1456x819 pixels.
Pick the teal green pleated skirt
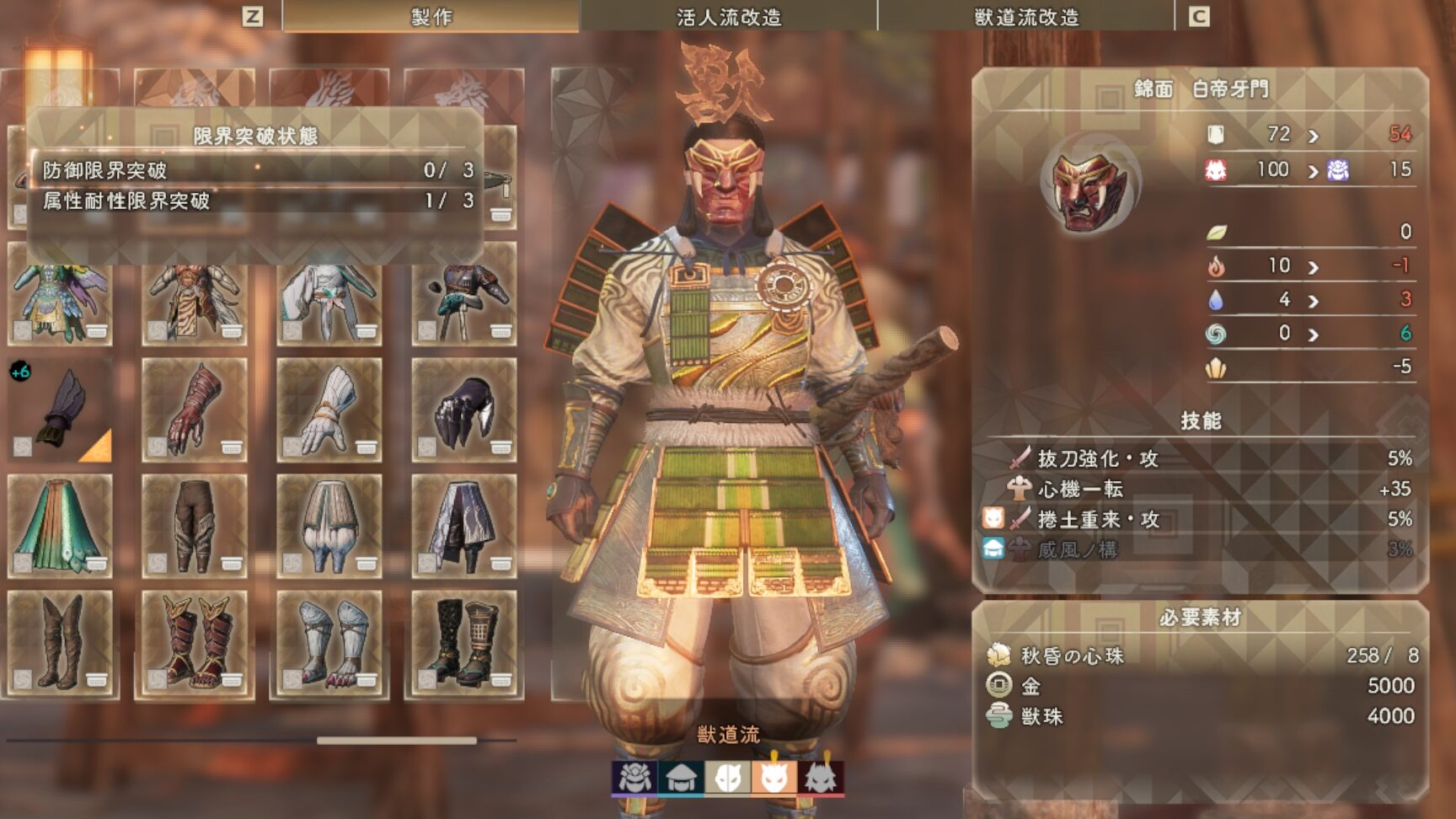(60, 526)
